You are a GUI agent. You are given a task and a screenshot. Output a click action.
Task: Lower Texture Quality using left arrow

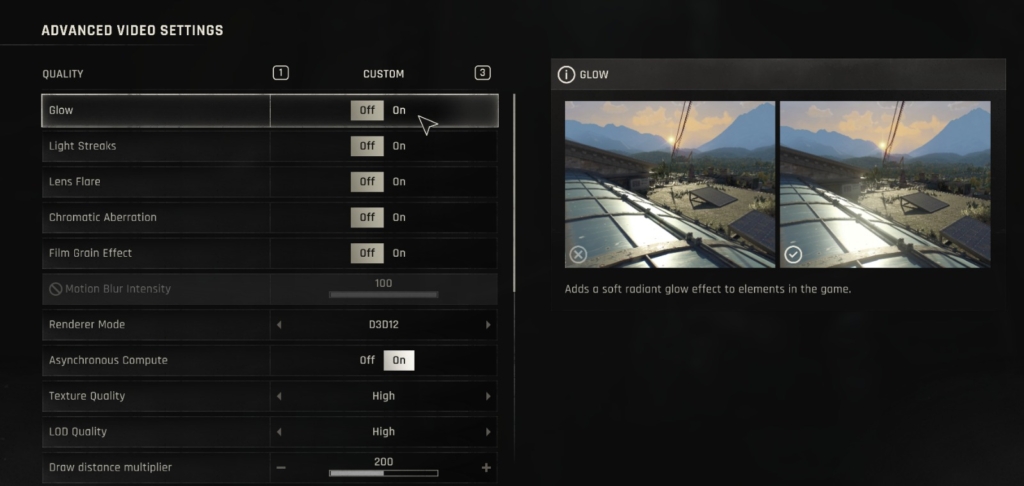[x=279, y=396]
